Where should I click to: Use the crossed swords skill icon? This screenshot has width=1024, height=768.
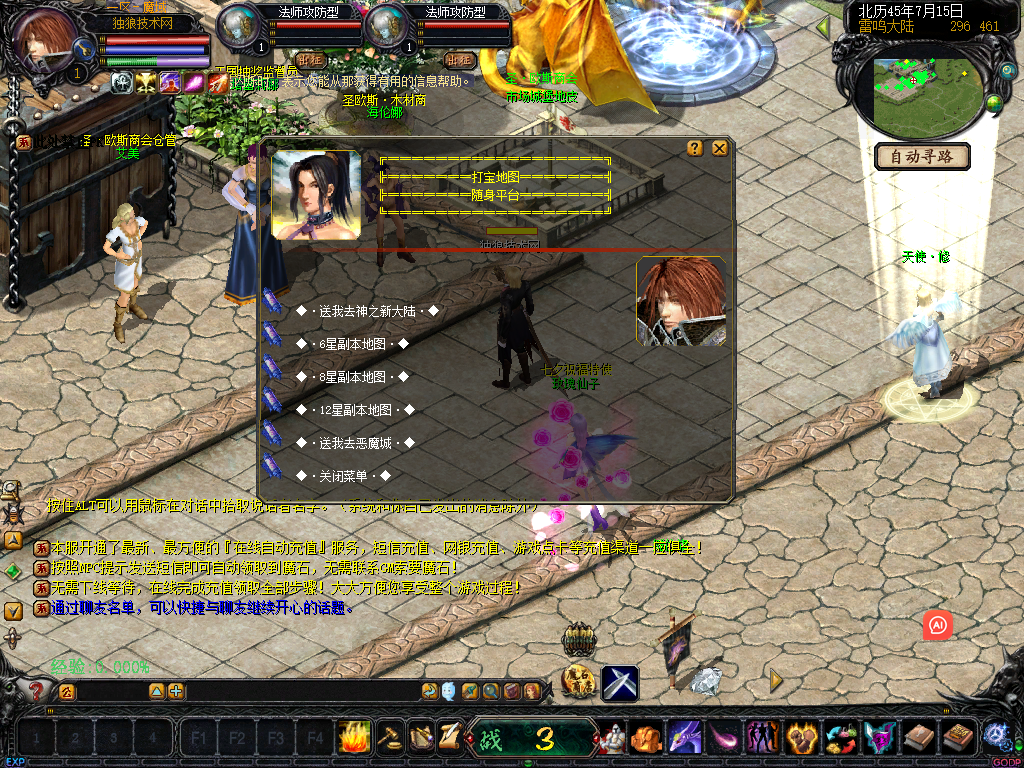point(619,683)
